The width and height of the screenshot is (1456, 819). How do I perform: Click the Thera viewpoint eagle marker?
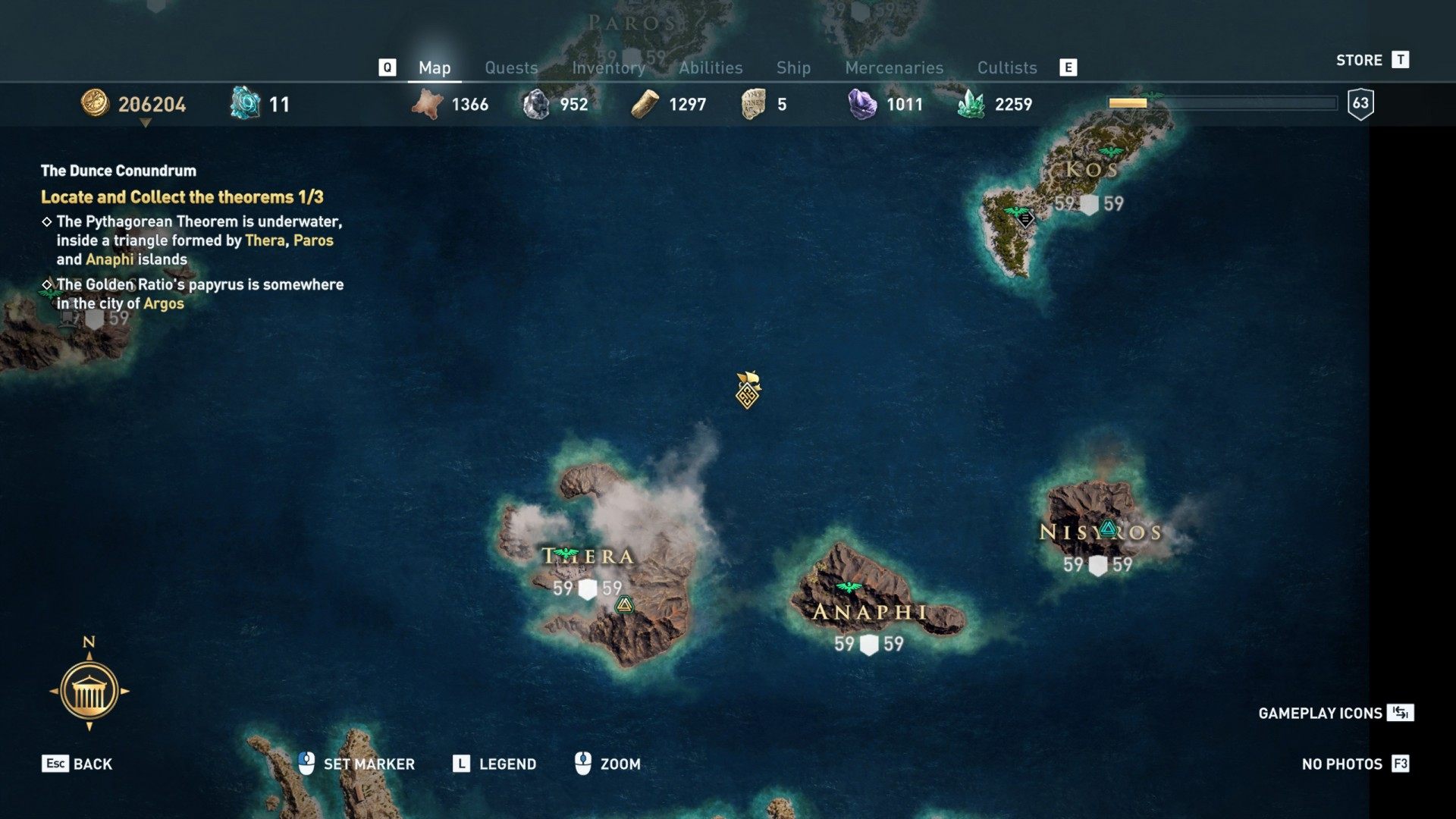tap(565, 554)
